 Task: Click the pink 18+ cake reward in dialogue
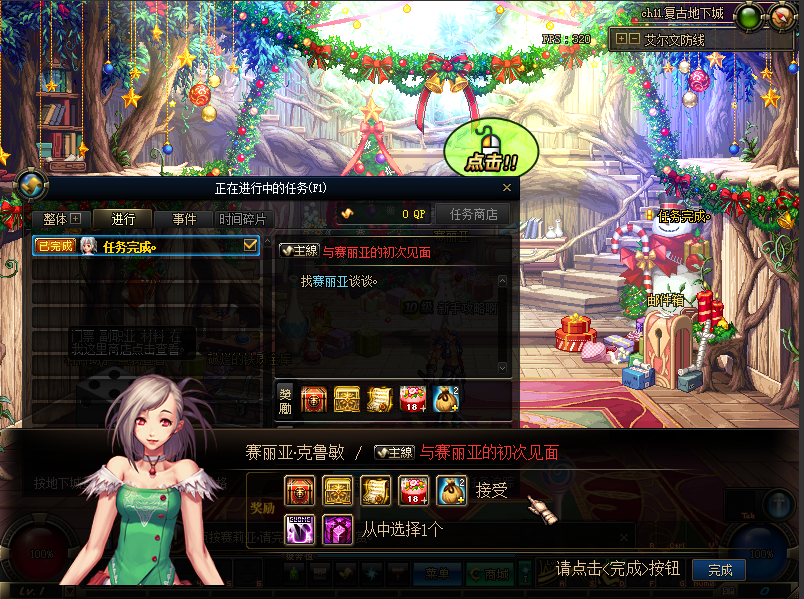(412, 490)
